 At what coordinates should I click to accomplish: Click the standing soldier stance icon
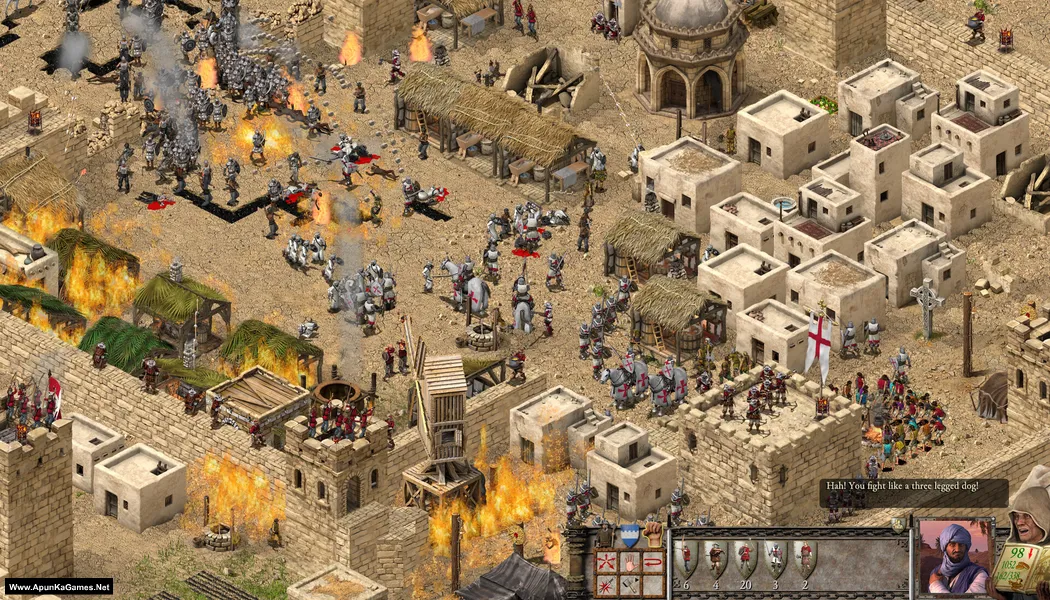point(605,535)
